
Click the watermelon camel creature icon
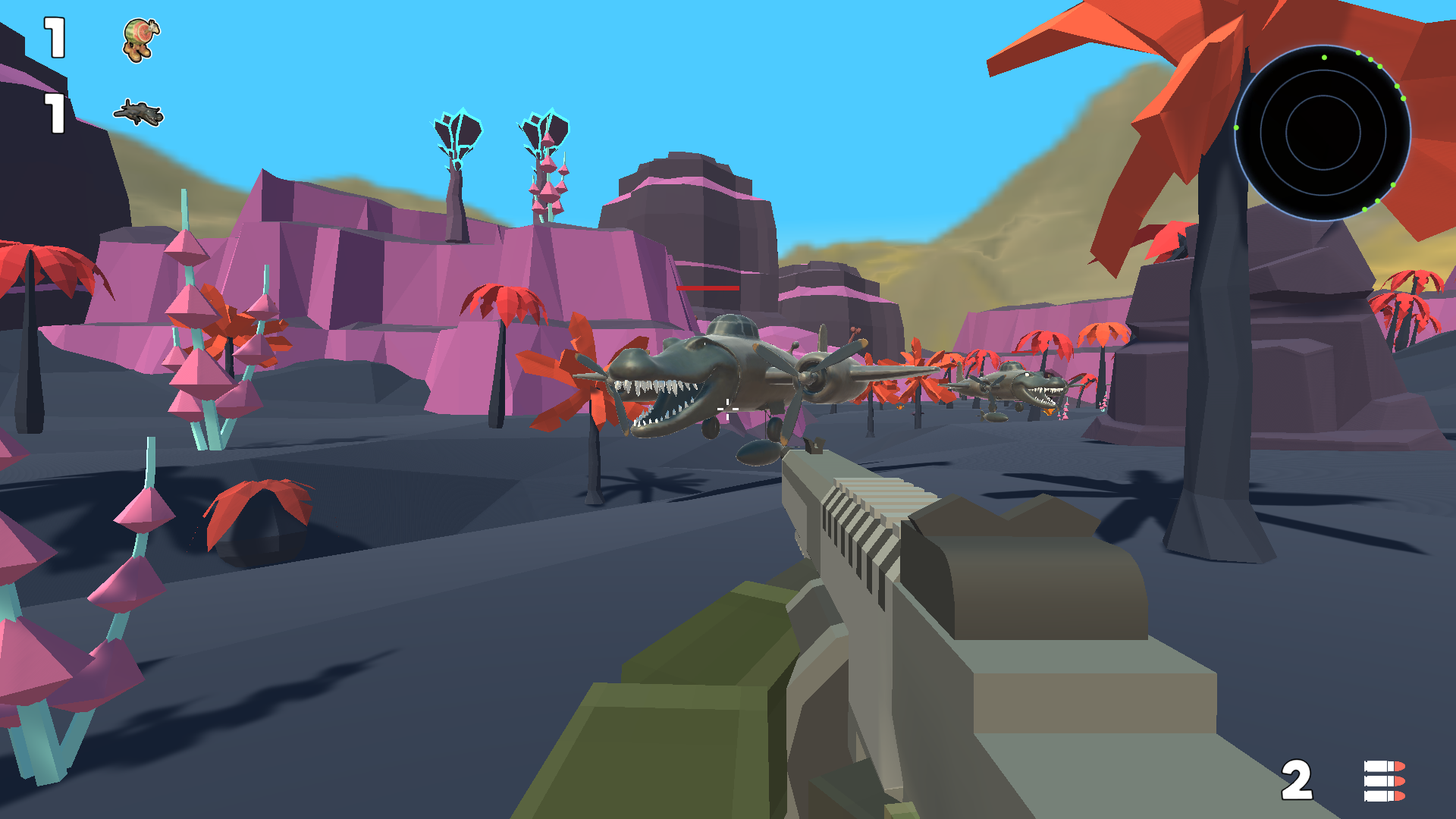[139, 39]
